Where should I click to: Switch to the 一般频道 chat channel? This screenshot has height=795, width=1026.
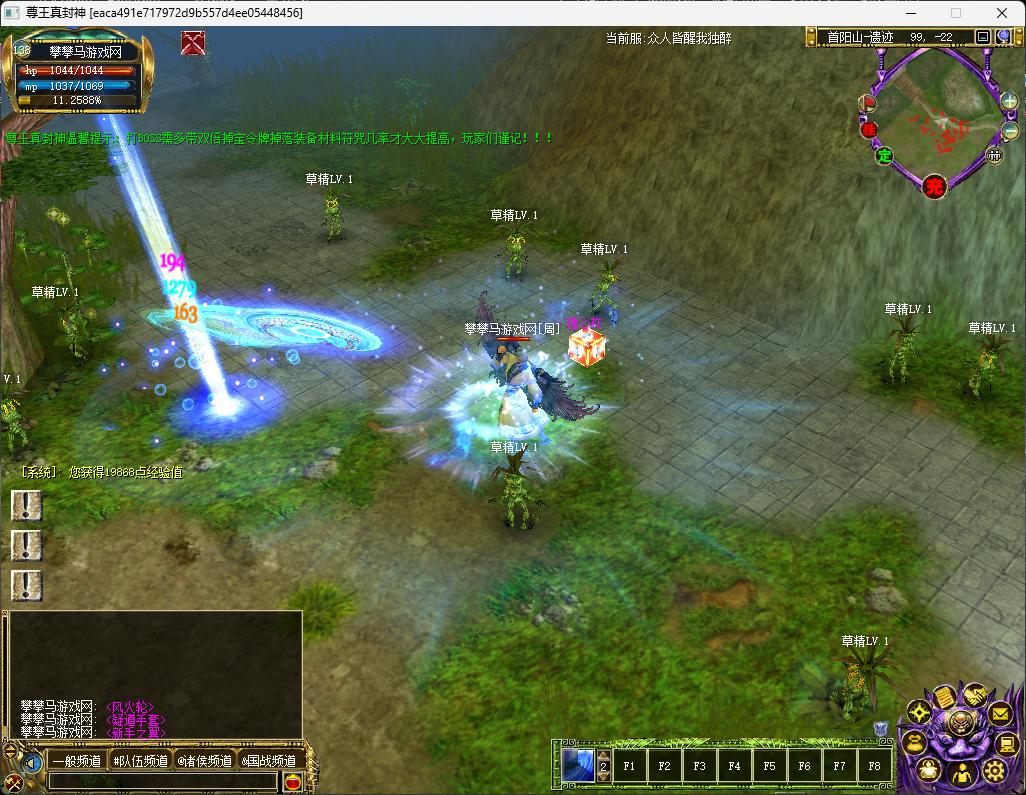coord(77,761)
